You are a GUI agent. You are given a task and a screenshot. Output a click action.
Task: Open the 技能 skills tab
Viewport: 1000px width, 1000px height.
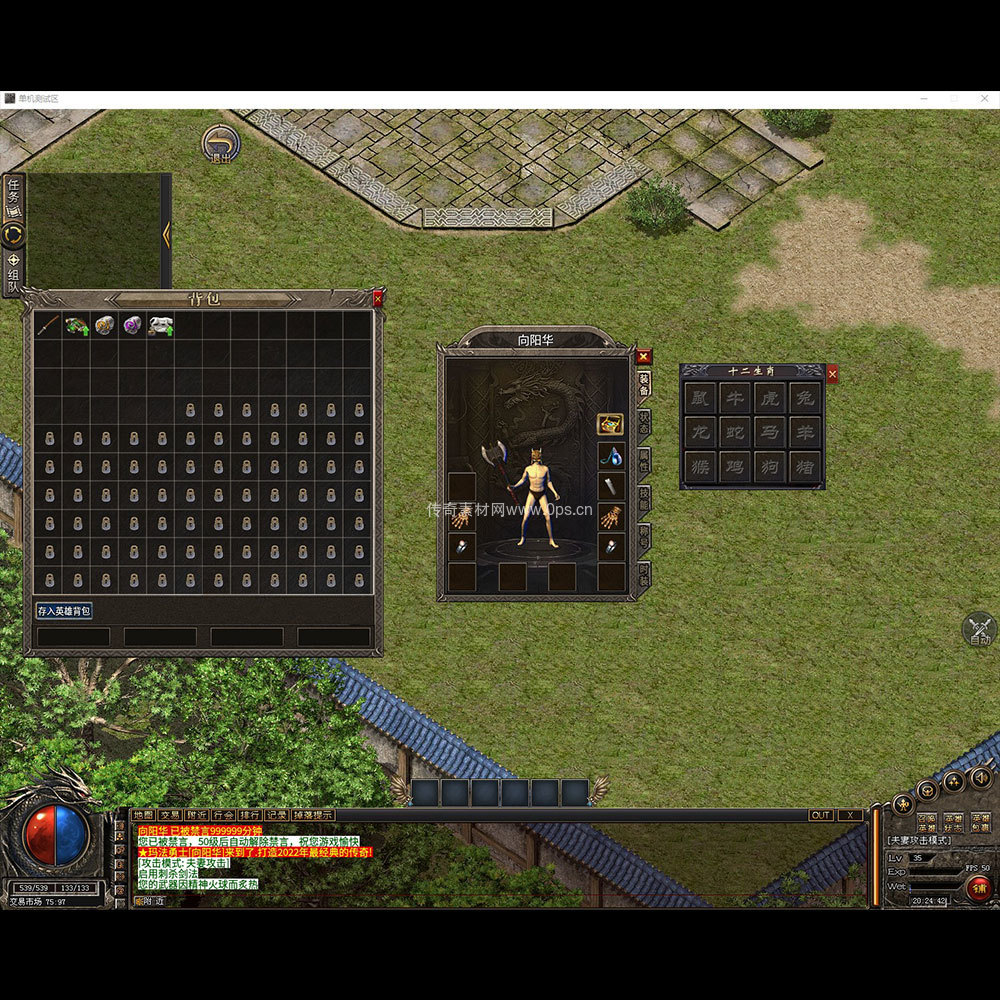click(644, 498)
